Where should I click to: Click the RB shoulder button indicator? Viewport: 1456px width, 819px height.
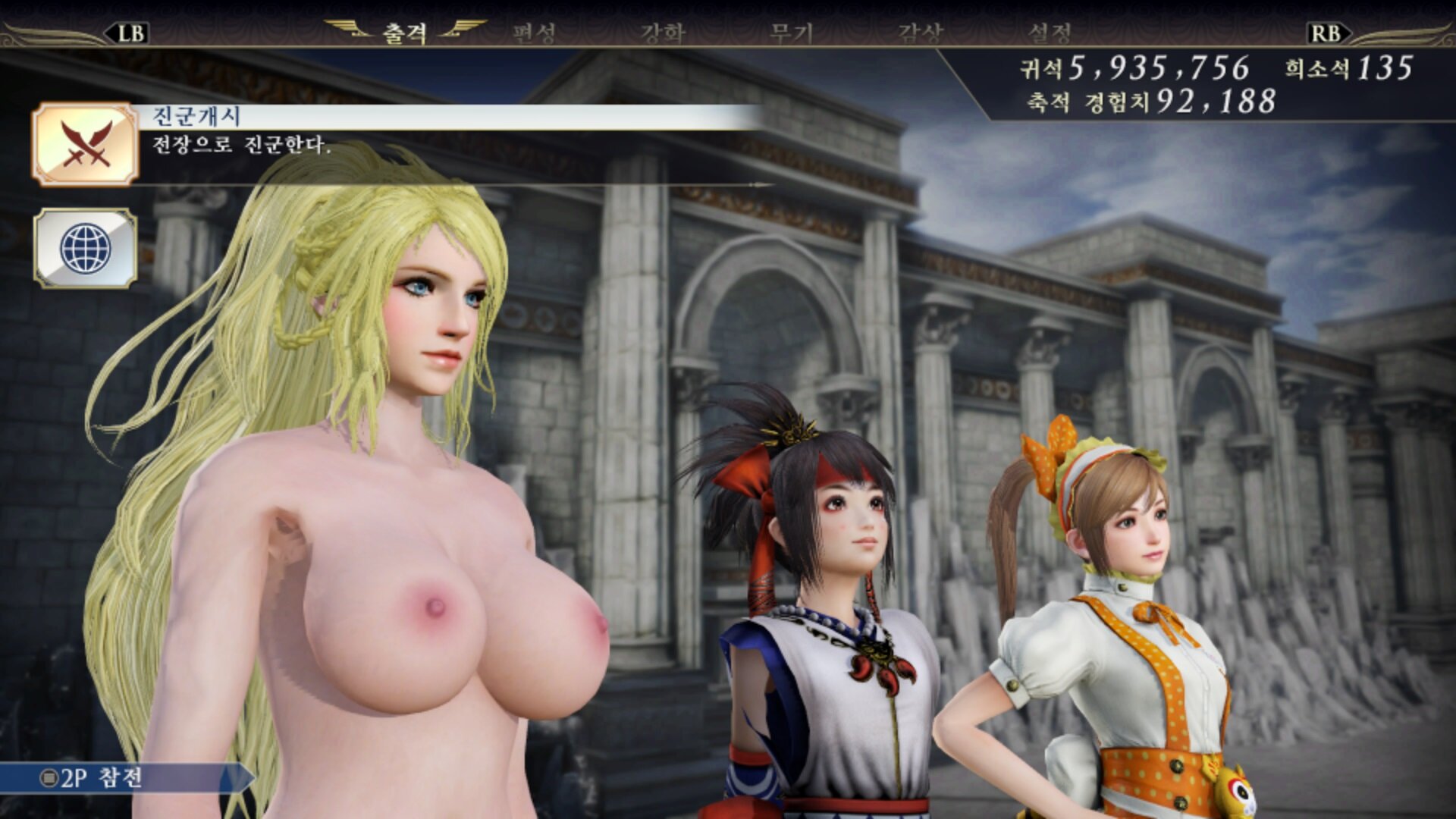click(1329, 32)
